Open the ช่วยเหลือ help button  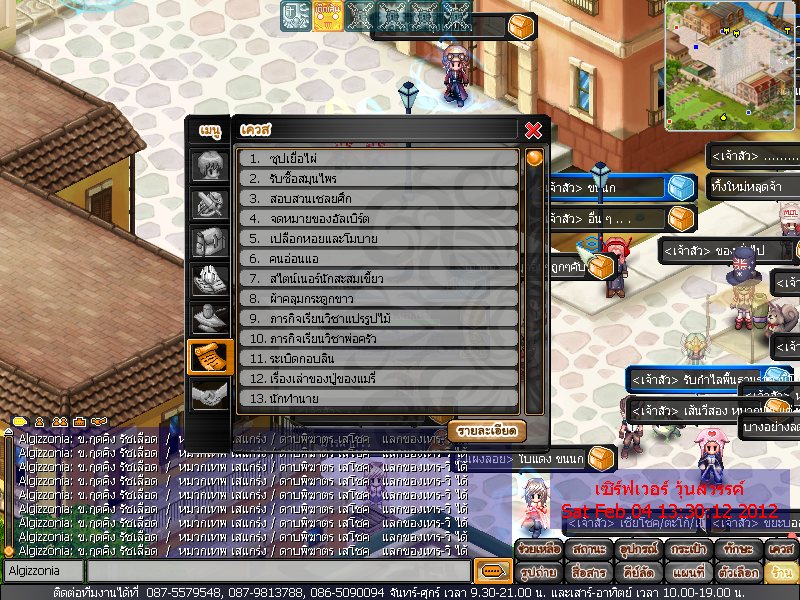click(x=540, y=550)
